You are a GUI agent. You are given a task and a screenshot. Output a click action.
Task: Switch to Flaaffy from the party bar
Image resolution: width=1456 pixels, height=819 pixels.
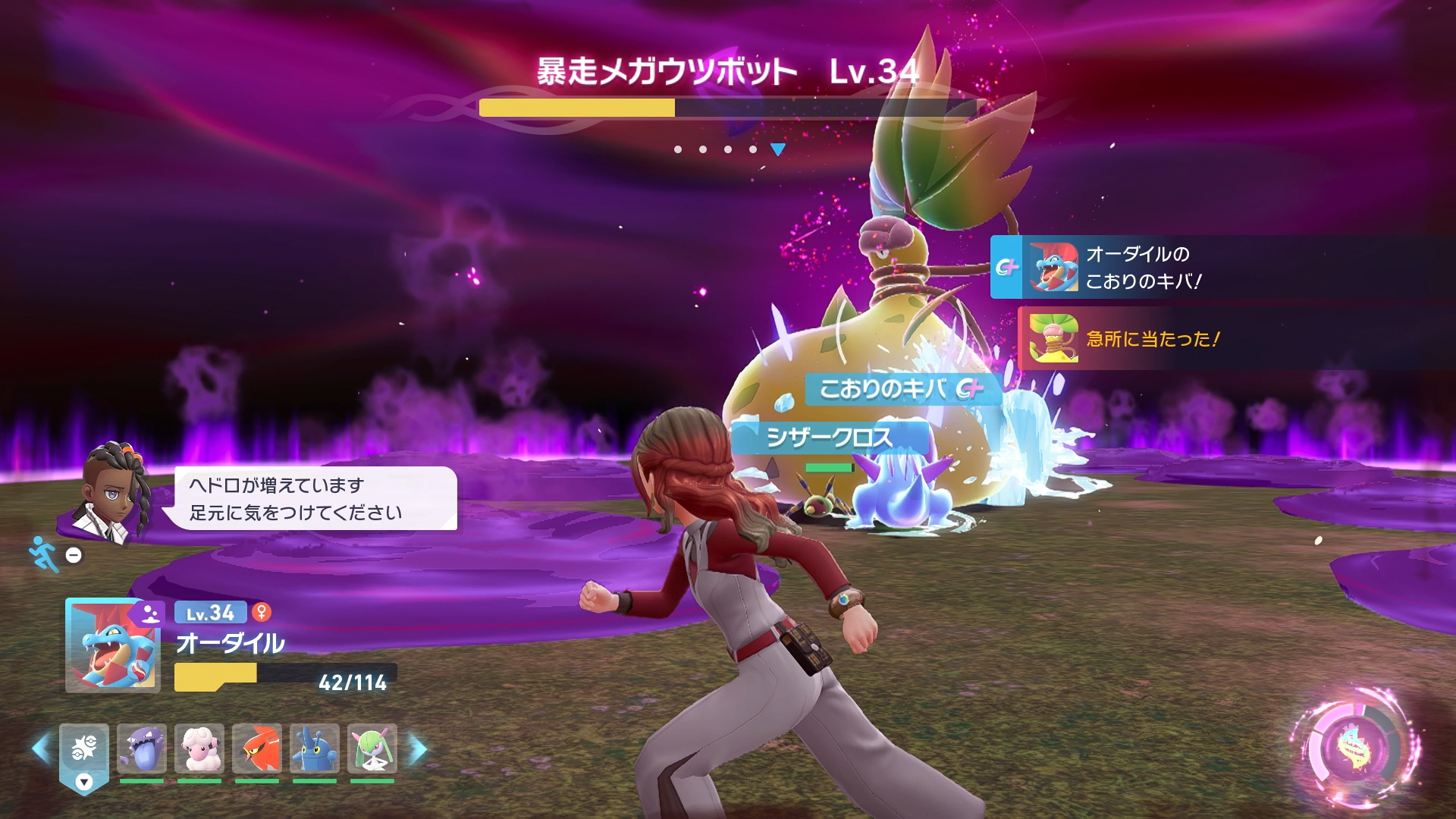pos(199,748)
